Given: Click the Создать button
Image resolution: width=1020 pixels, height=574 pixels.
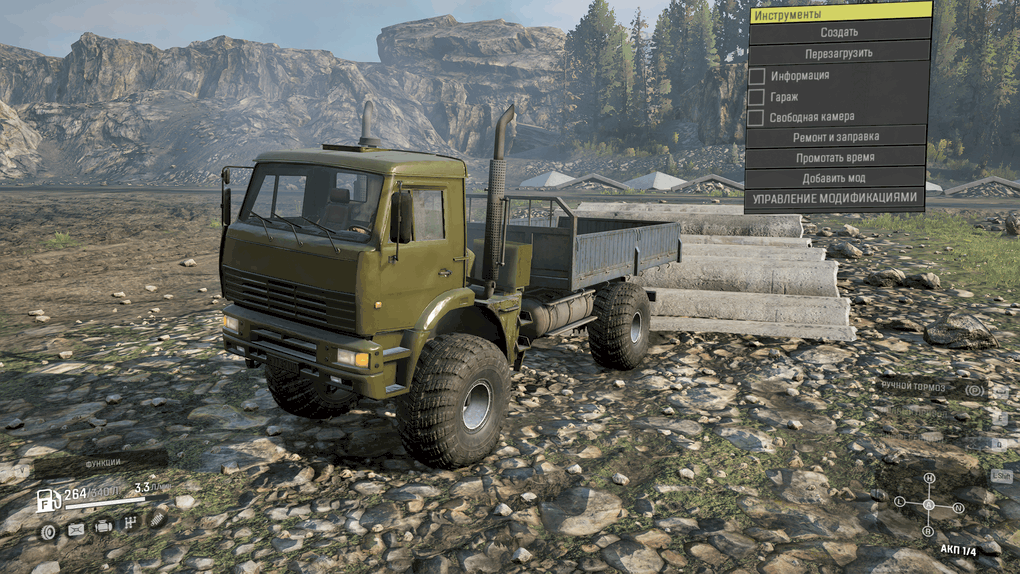Looking at the screenshot, I should (838, 32).
